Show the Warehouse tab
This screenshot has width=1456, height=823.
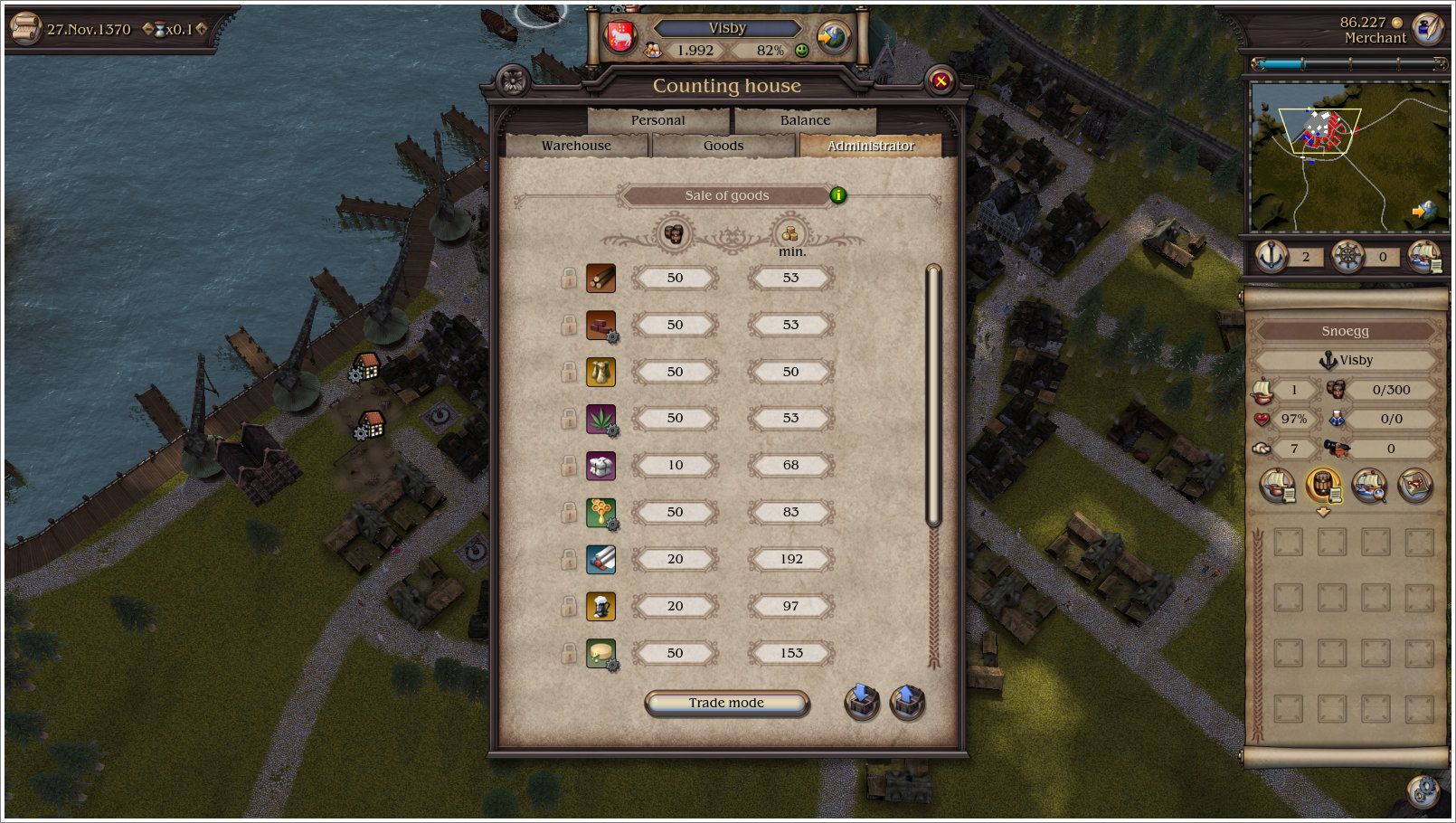click(576, 146)
